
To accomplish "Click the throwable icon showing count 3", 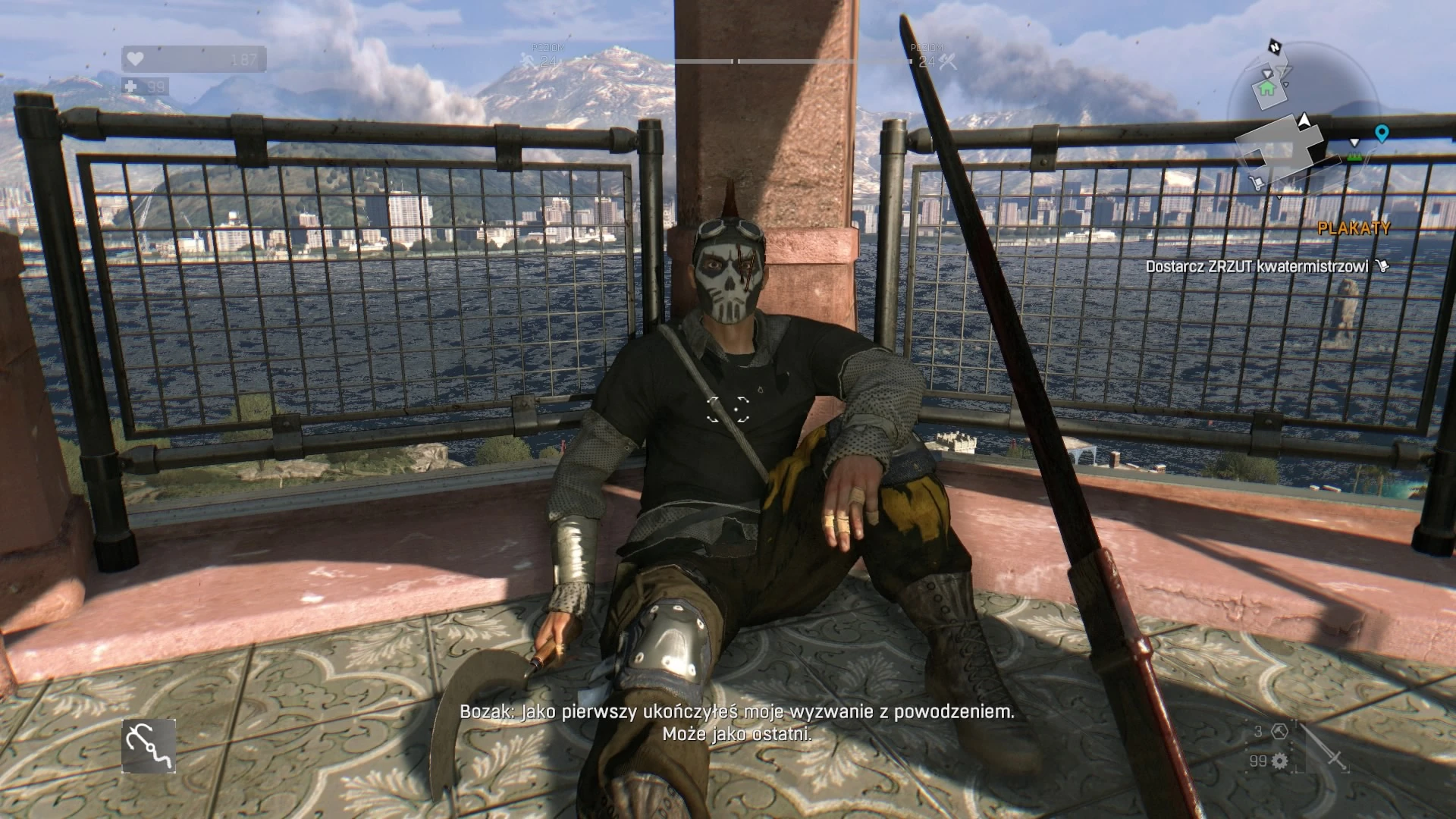I will coord(1280,732).
